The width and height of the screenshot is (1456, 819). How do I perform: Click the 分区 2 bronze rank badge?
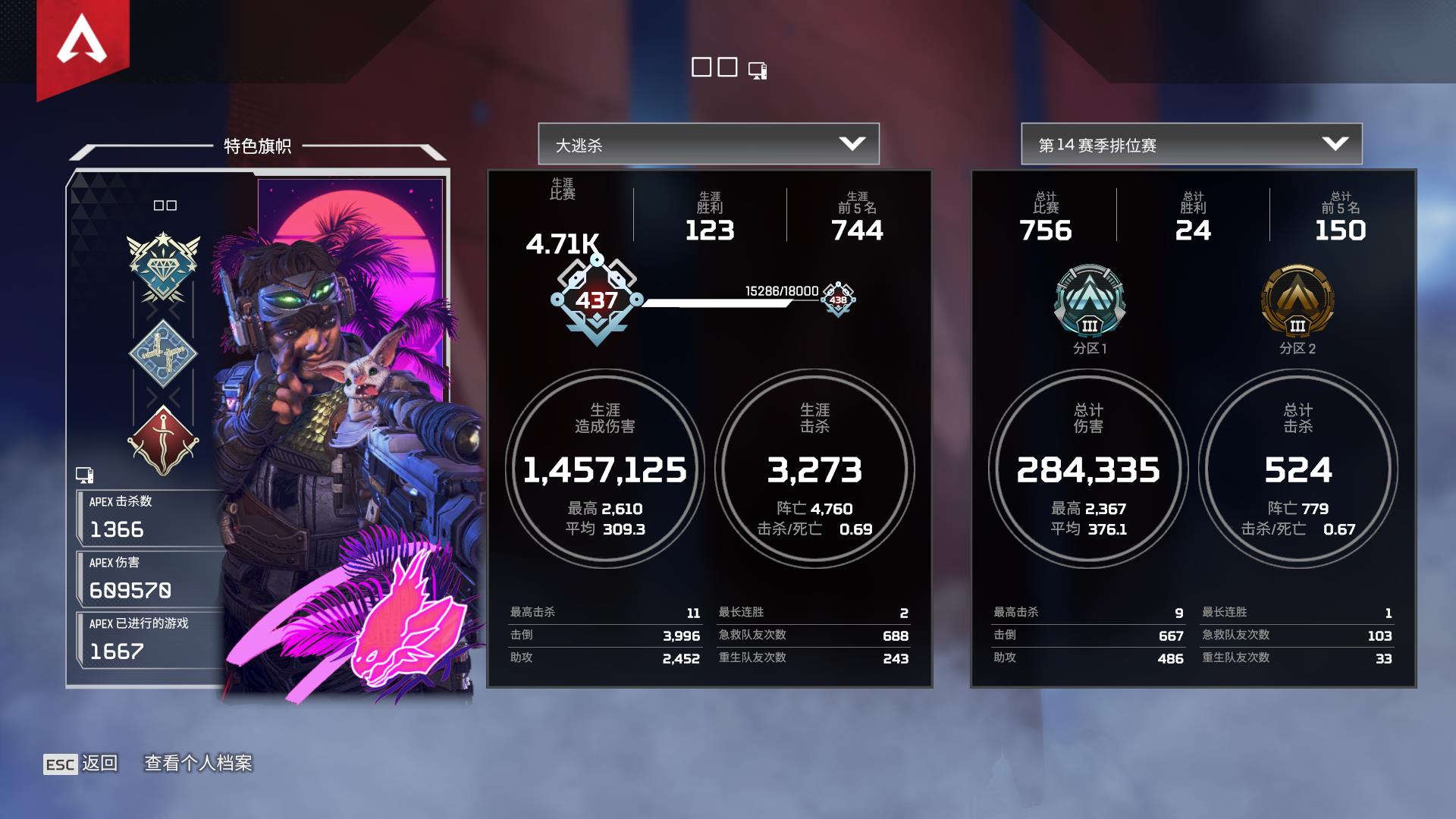(1297, 302)
